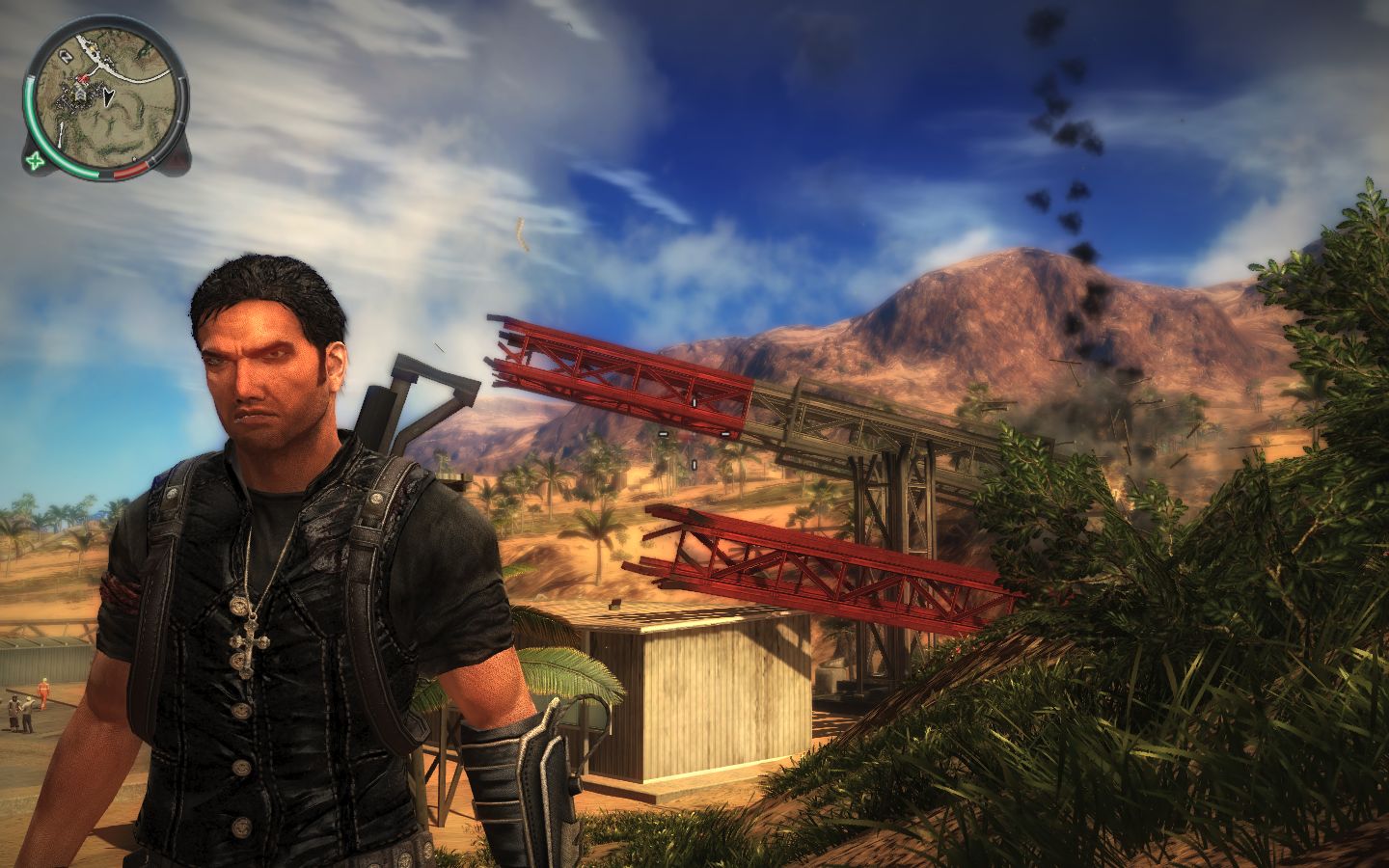
Task: Click the green cross health icon
Action: (x=36, y=160)
